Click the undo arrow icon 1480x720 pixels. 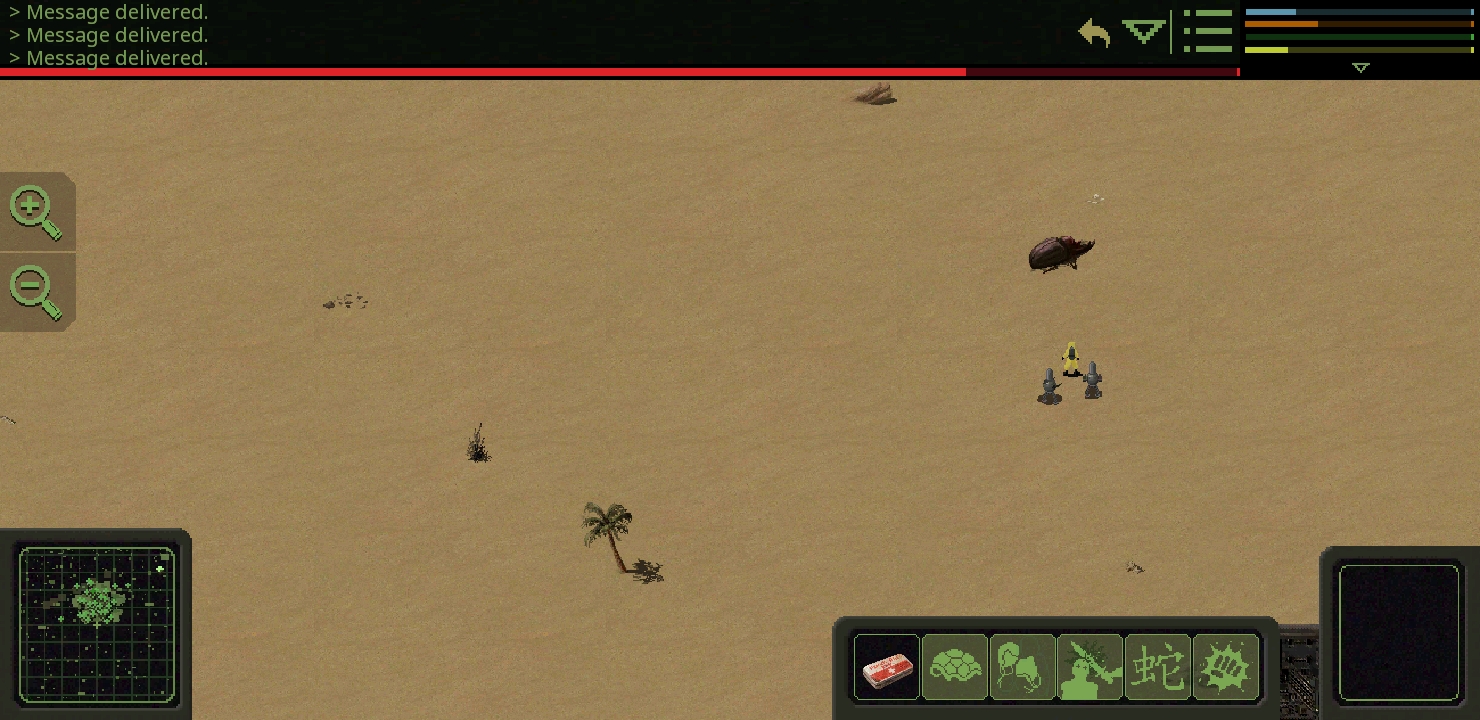1094,33
